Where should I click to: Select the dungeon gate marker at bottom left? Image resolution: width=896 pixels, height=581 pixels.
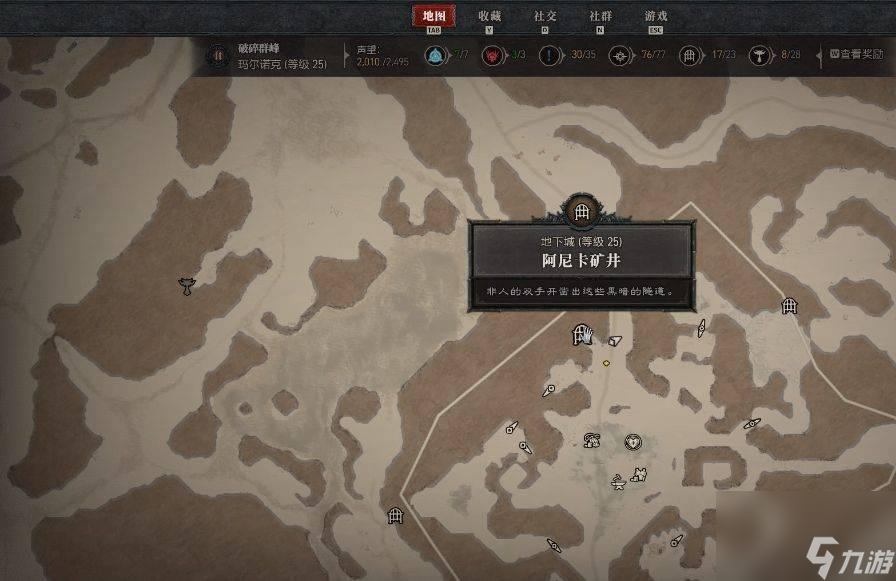[395, 515]
